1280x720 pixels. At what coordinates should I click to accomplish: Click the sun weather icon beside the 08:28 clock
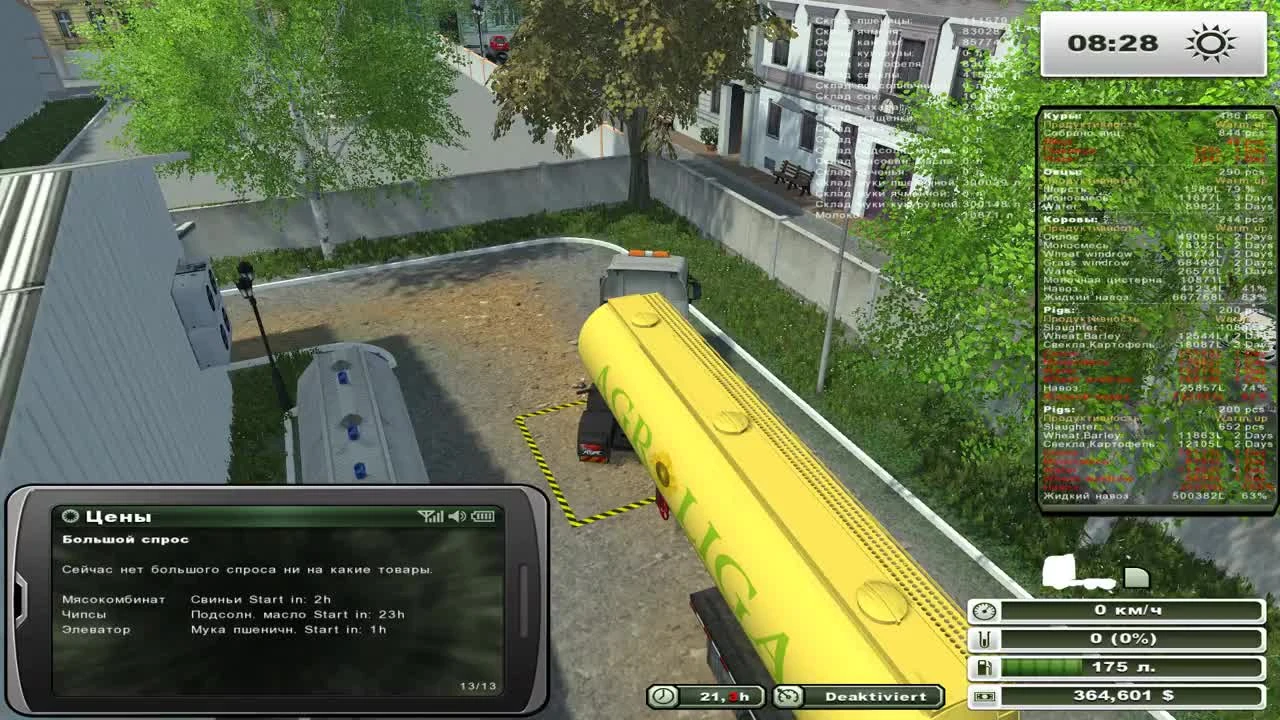tap(1210, 43)
